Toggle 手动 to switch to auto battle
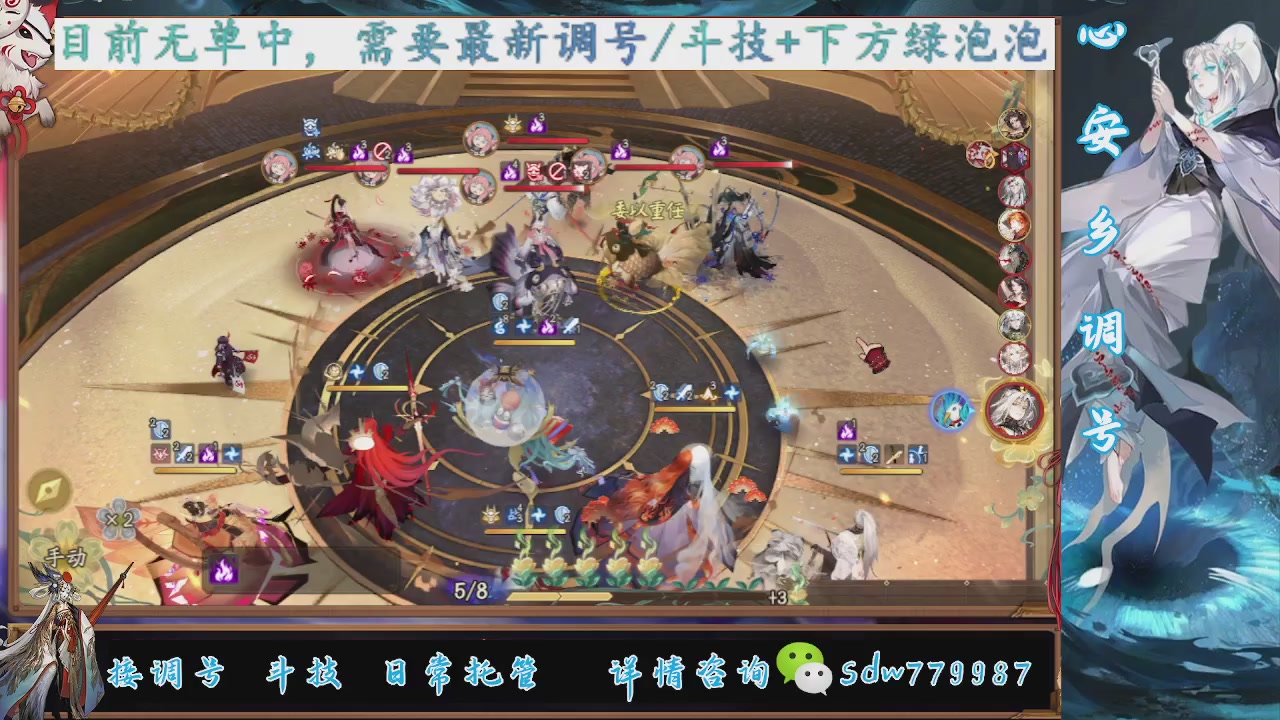Viewport: 1280px width, 720px height. click(x=65, y=557)
